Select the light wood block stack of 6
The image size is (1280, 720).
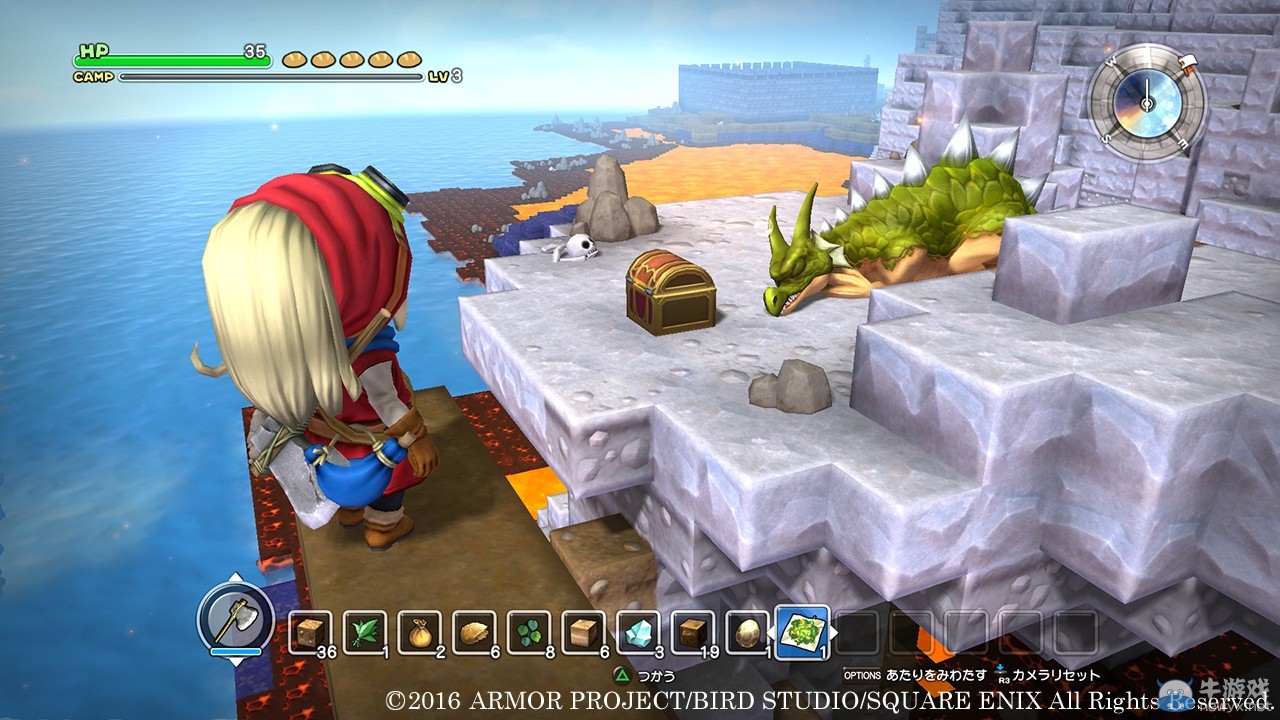click(x=583, y=632)
